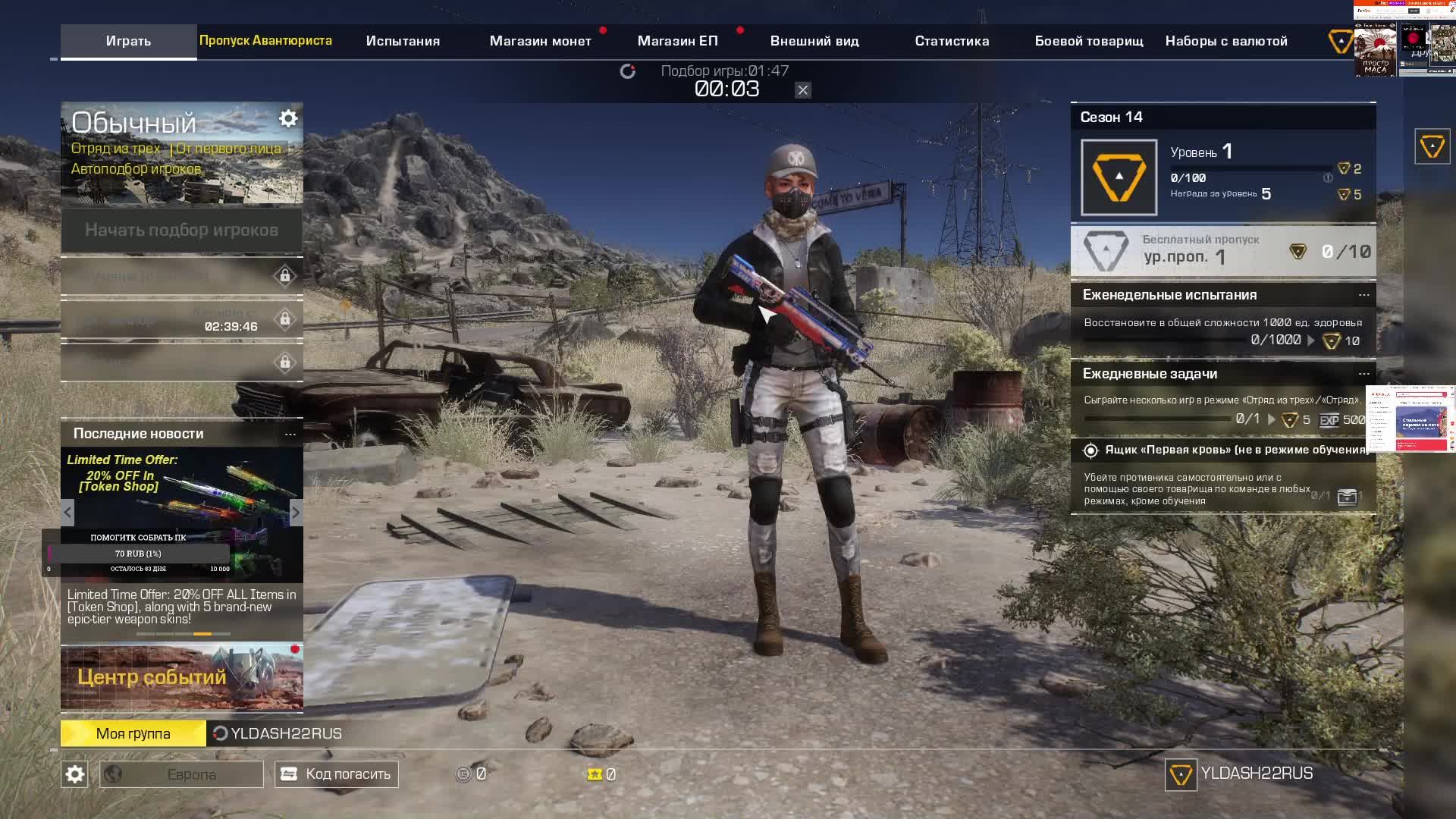
Task: Open the Боевой товарищ tab
Action: [1089, 41]
